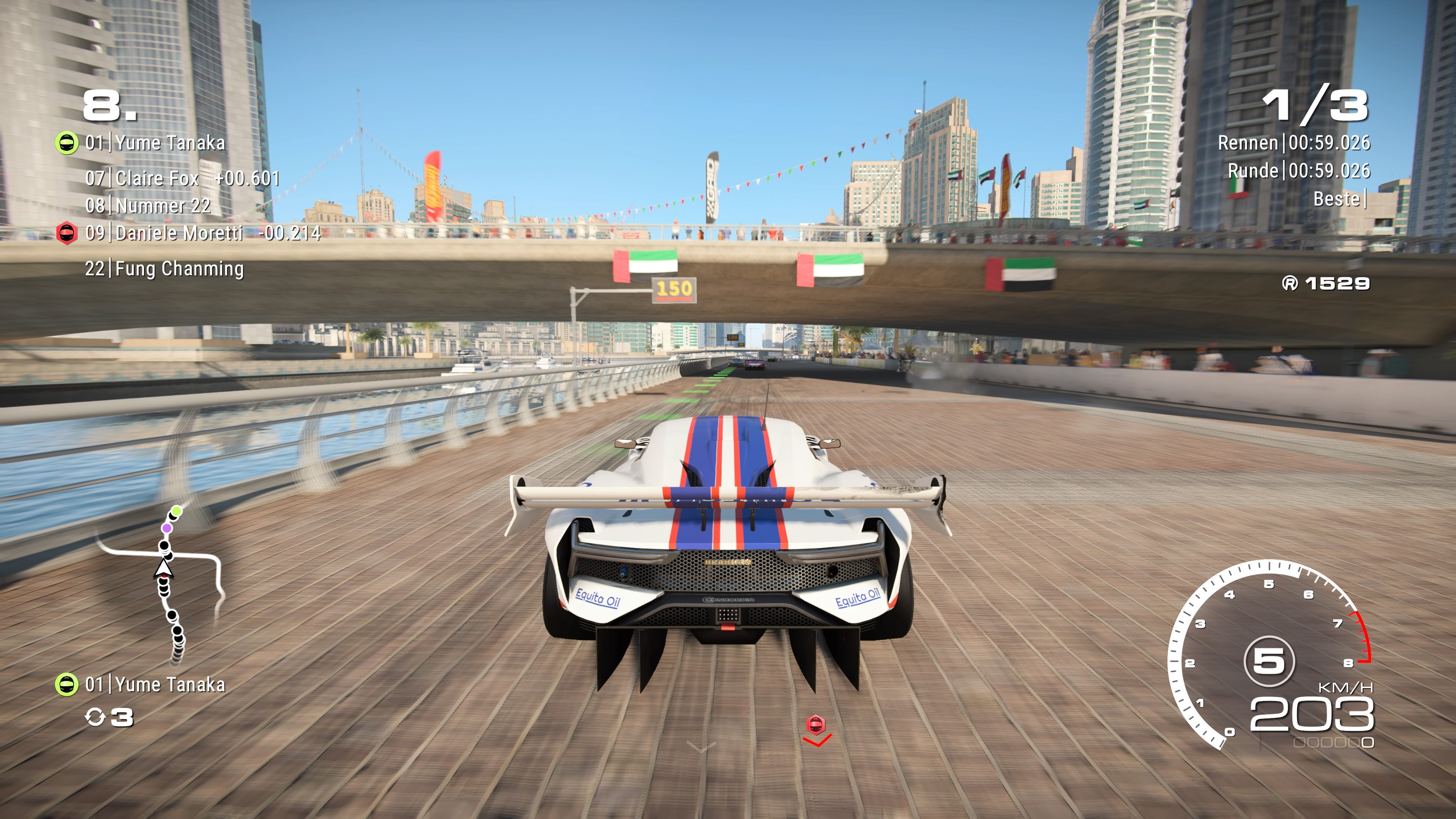Image resolution: width=1456 pixels, height=819 pixels.
Task: Click the green helmet icon beside Yume Tanaka
Action: (x=67, y=143)
